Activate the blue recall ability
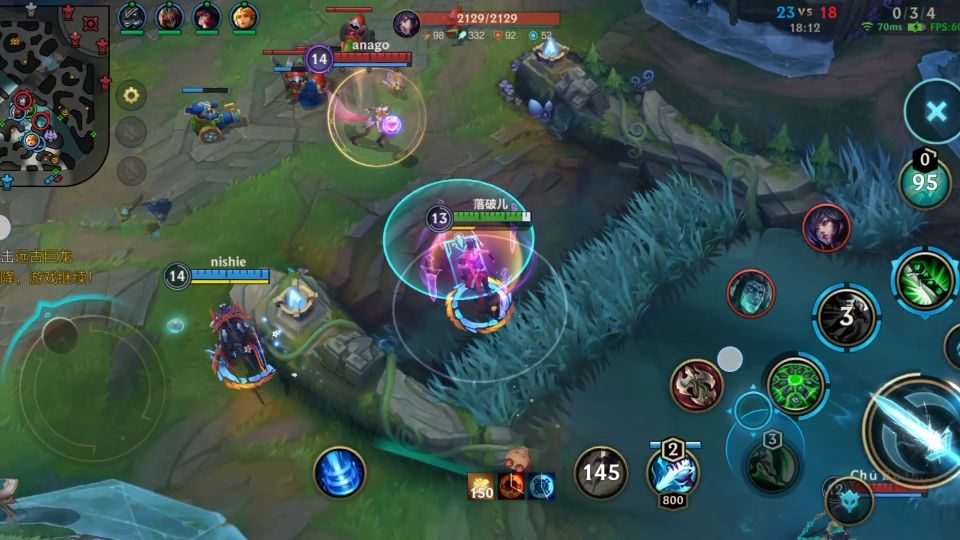This screenshot has height=540, width=960. pos(339,472)
